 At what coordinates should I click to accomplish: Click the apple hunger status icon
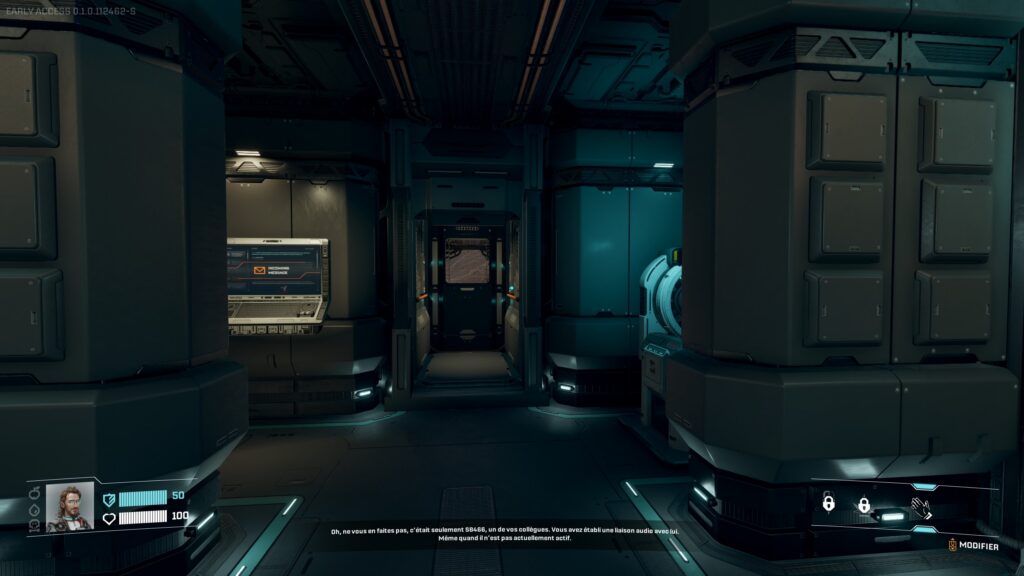click(34, 493)
